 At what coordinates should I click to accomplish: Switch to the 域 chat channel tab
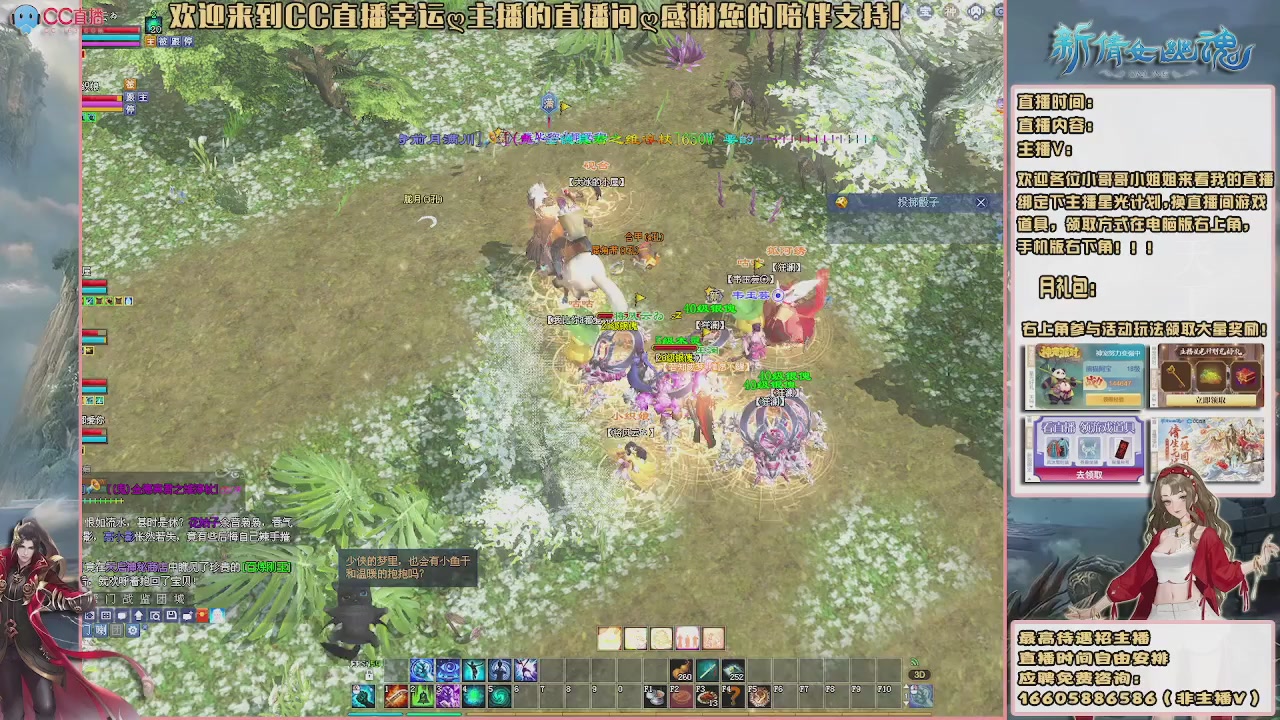tap(180, 597)
